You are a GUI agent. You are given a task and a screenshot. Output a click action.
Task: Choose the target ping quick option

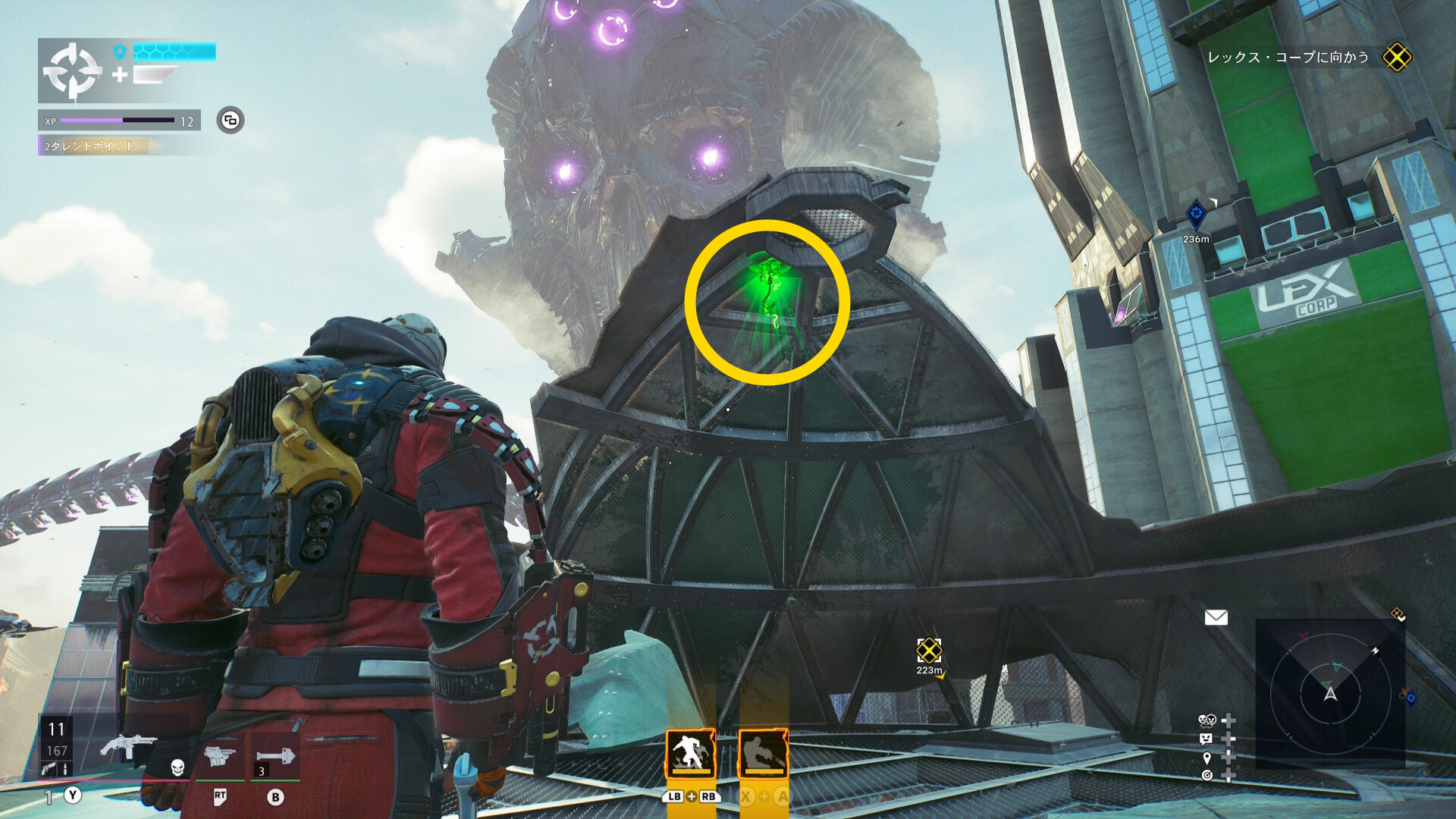pos(1207,775)
